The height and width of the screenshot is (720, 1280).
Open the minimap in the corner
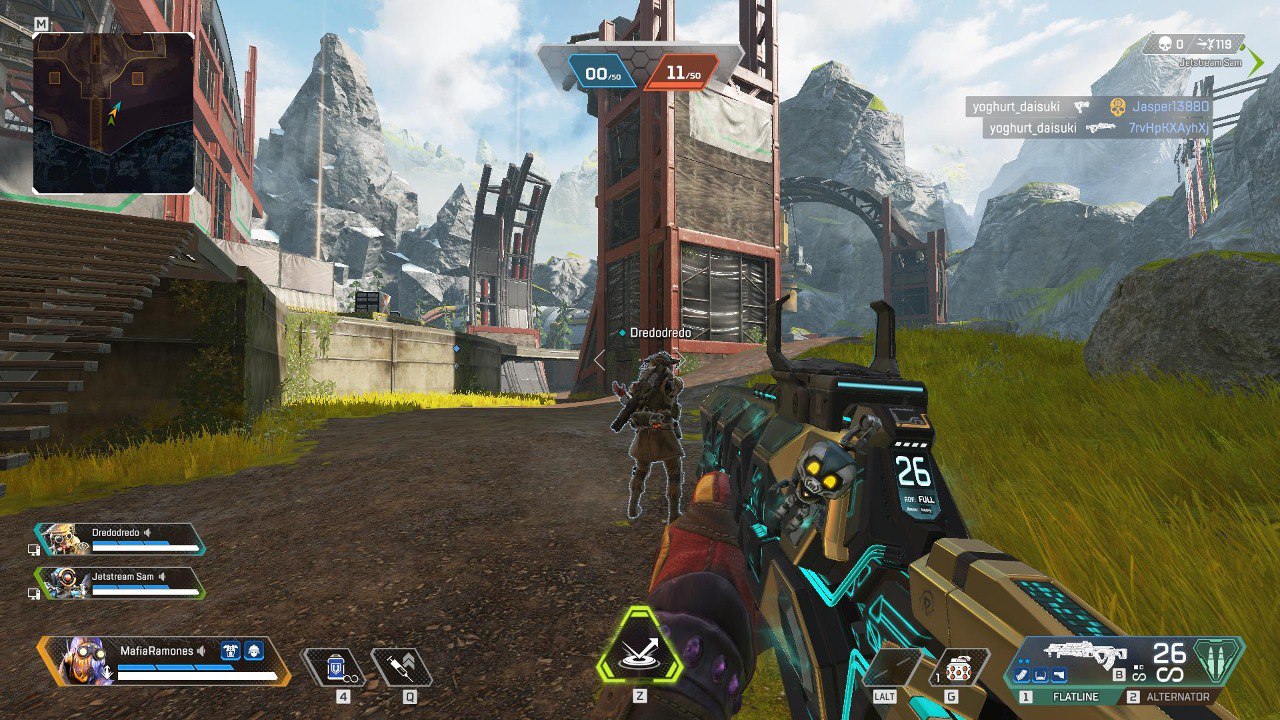(x=113, y=112)
